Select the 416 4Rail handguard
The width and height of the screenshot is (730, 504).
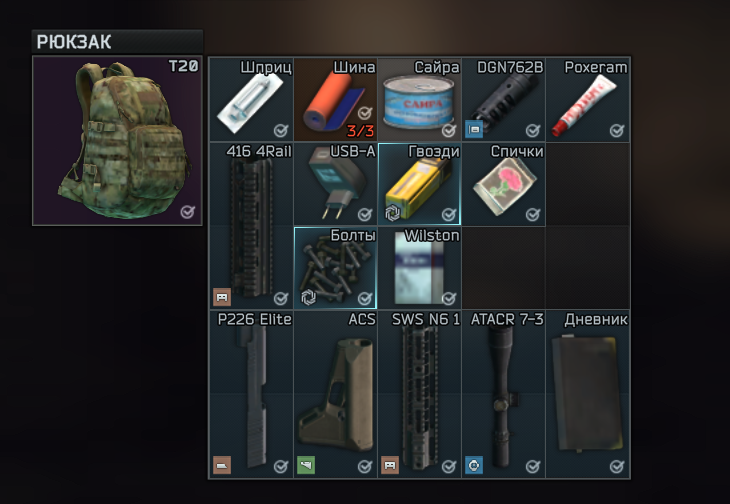click(251, 226)
